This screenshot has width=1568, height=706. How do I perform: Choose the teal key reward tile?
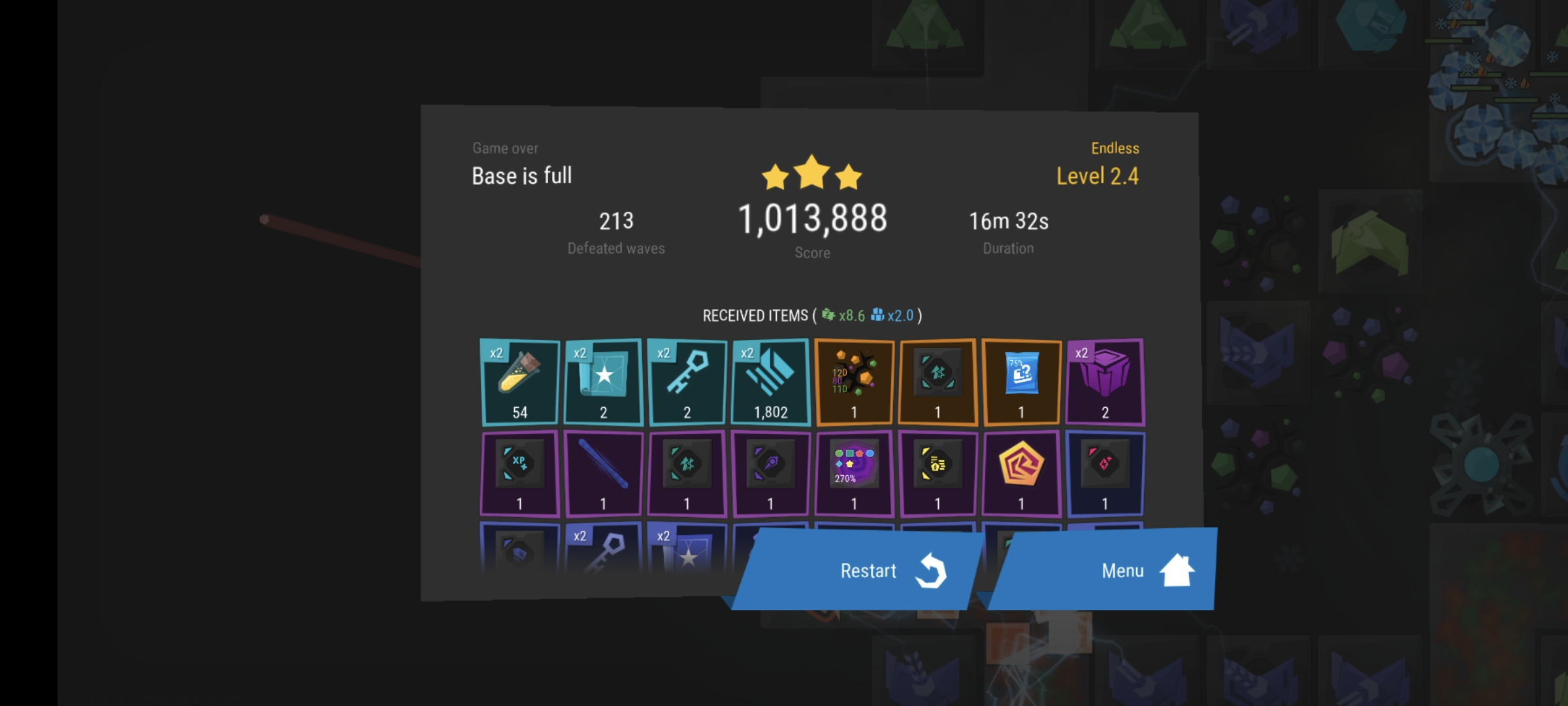tap(687, 382)
